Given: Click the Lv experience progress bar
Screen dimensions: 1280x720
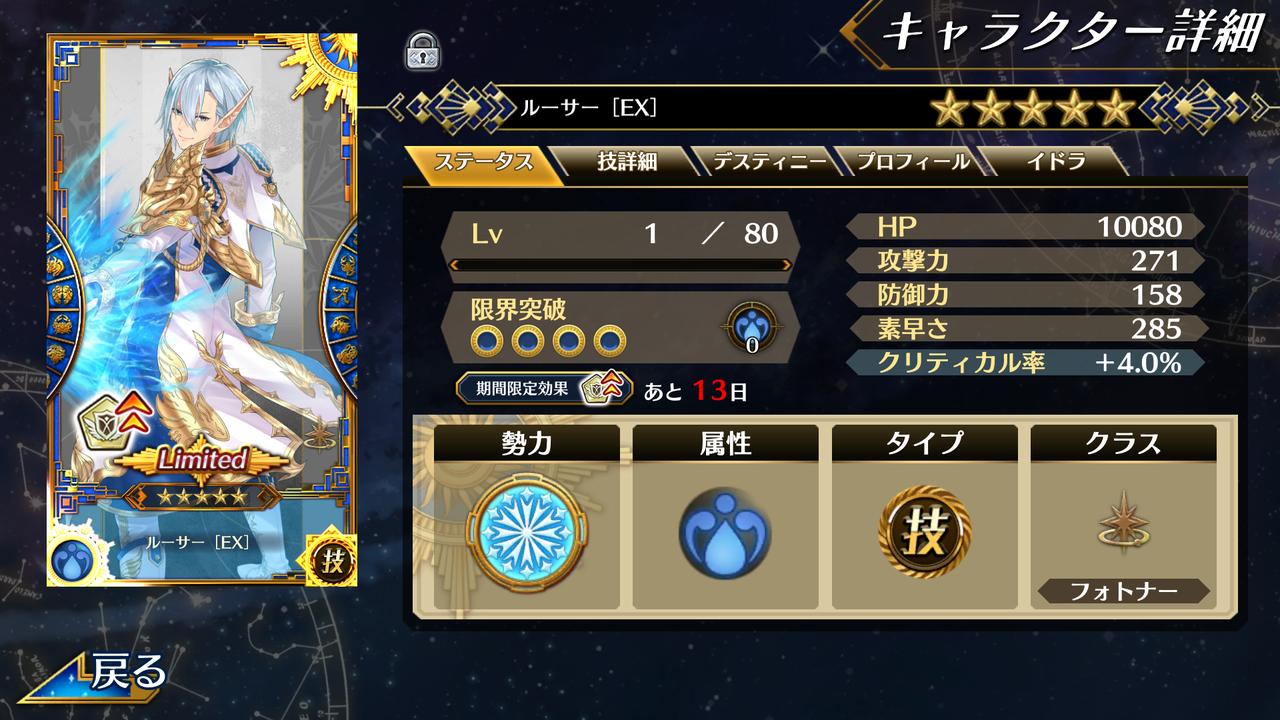Looking at the screenshot, I should tap(620, 265).
